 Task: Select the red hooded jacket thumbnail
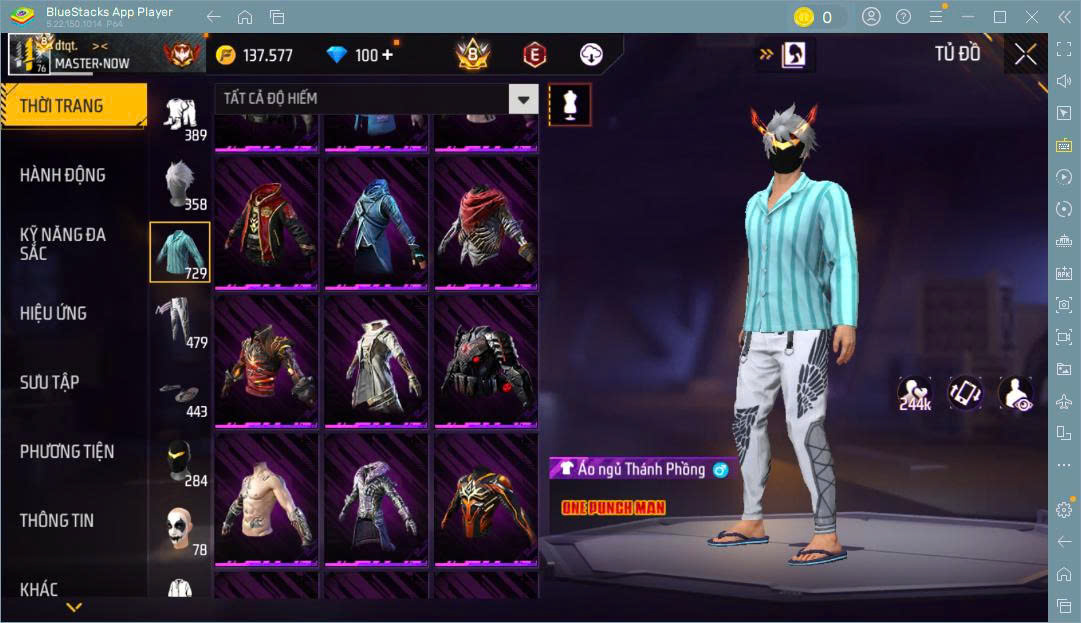266,224
